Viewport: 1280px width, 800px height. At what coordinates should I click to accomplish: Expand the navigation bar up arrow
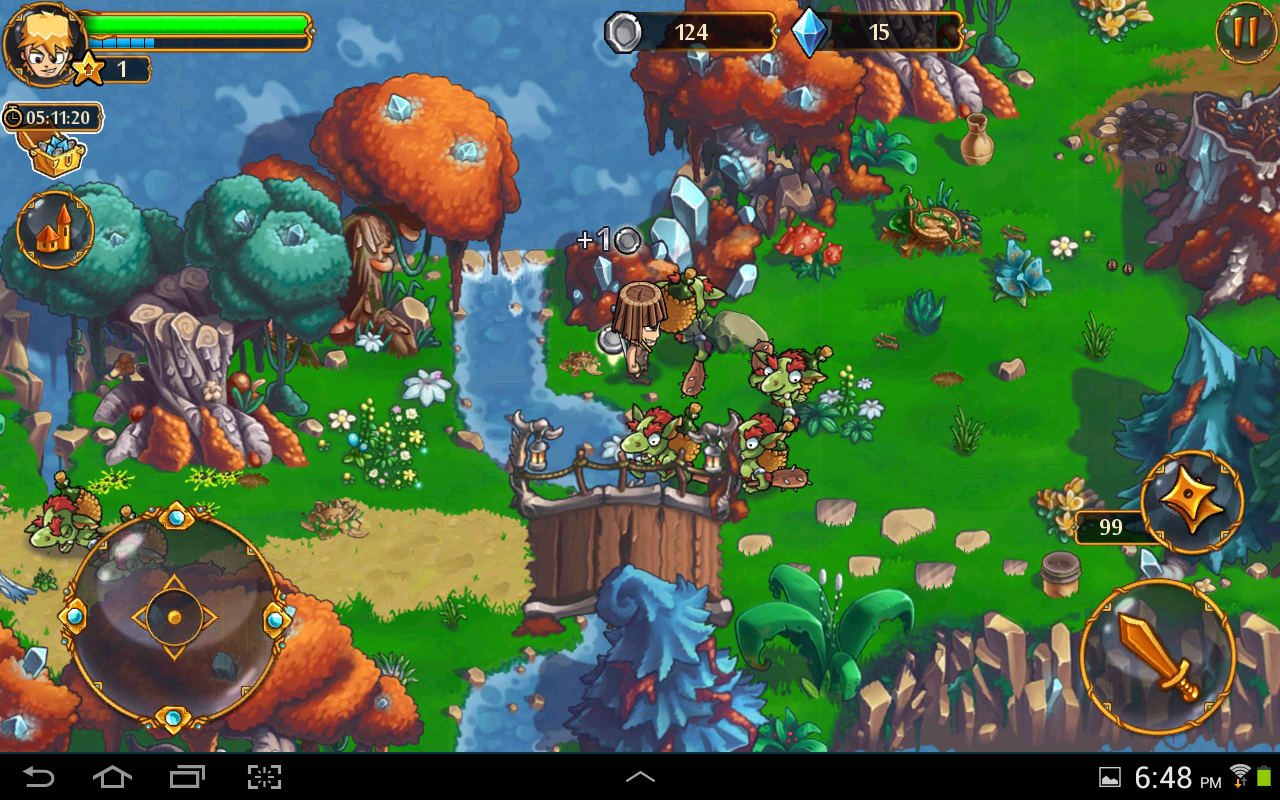point(640,777)
